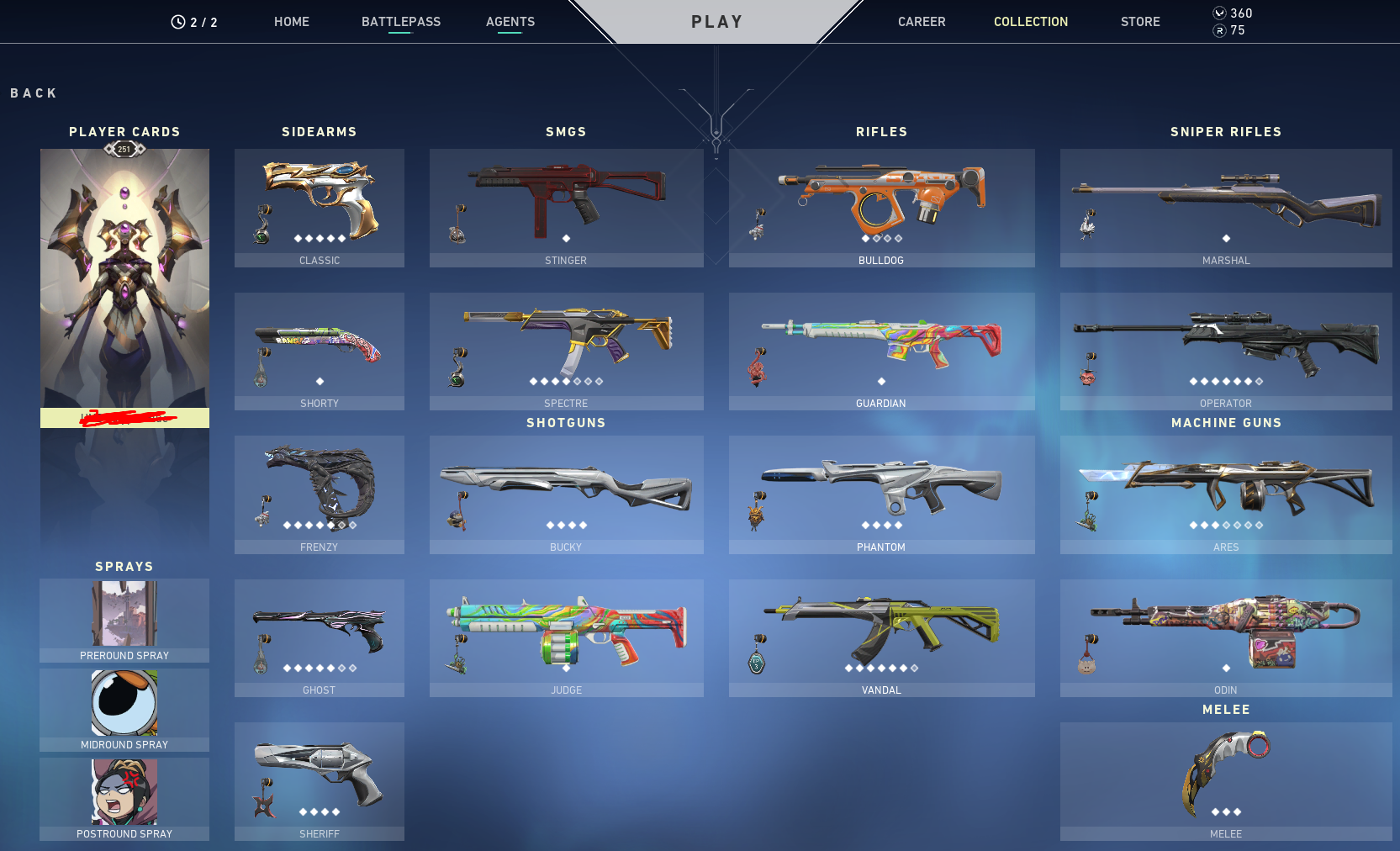Click the Valorant Points currency icon
The width and height of the screenshot is (1400, 851).
(1221, 13)
